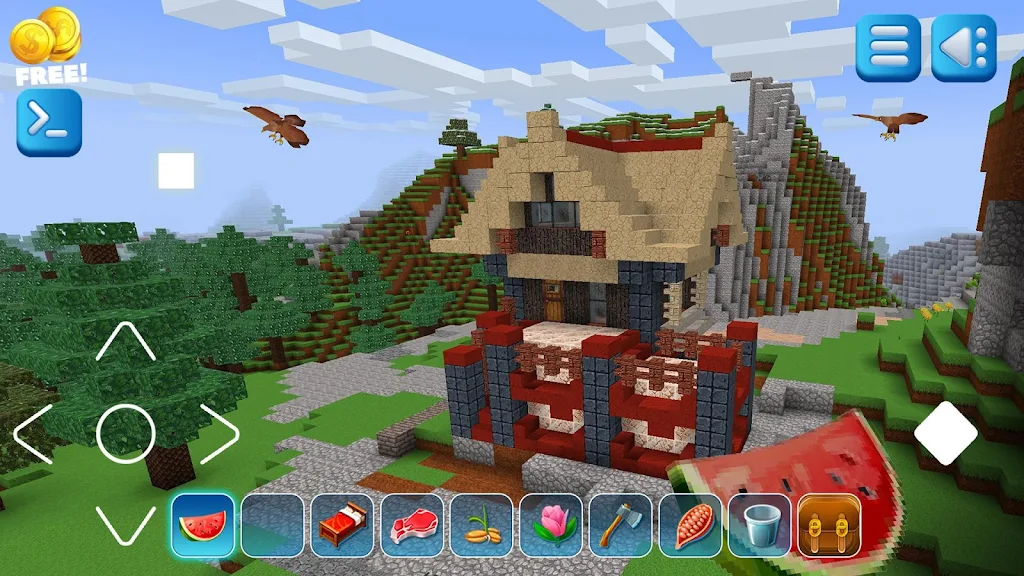Equip the axe from the hotbar

(620, 524)
